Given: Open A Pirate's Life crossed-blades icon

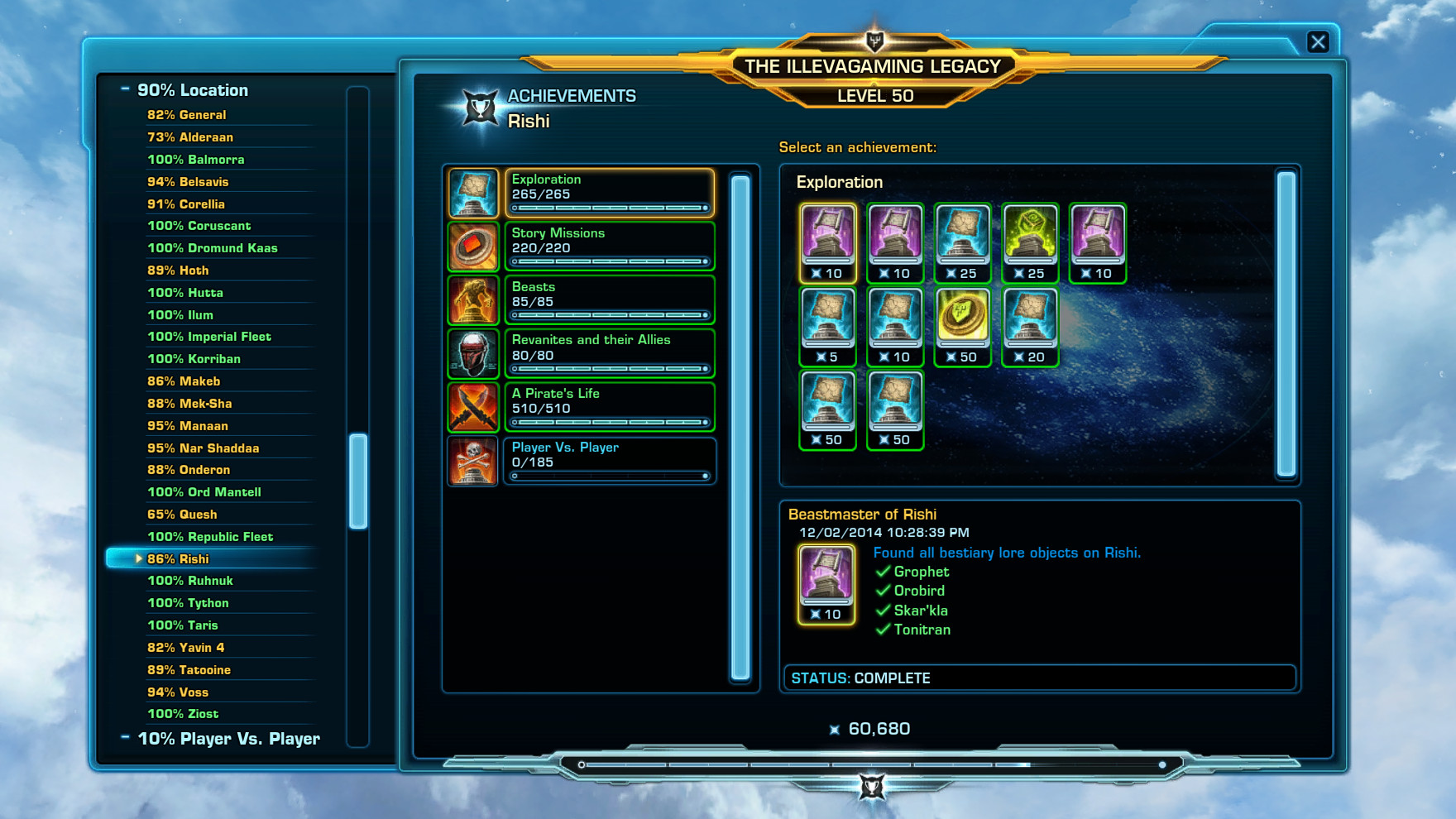Looking at the screenshot, I should click(472, 406).
